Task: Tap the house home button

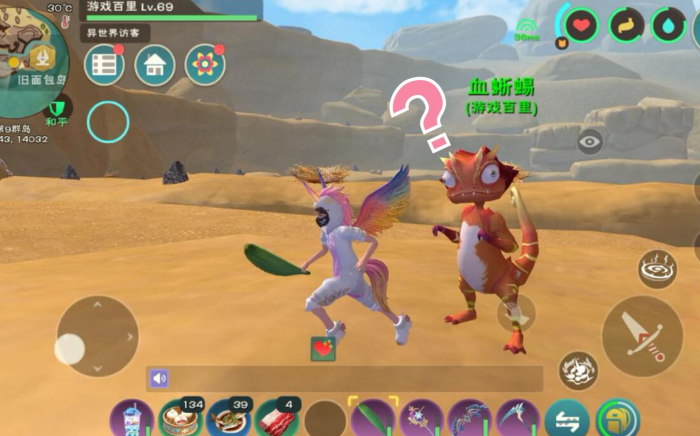Action: (x=155, y=65)
